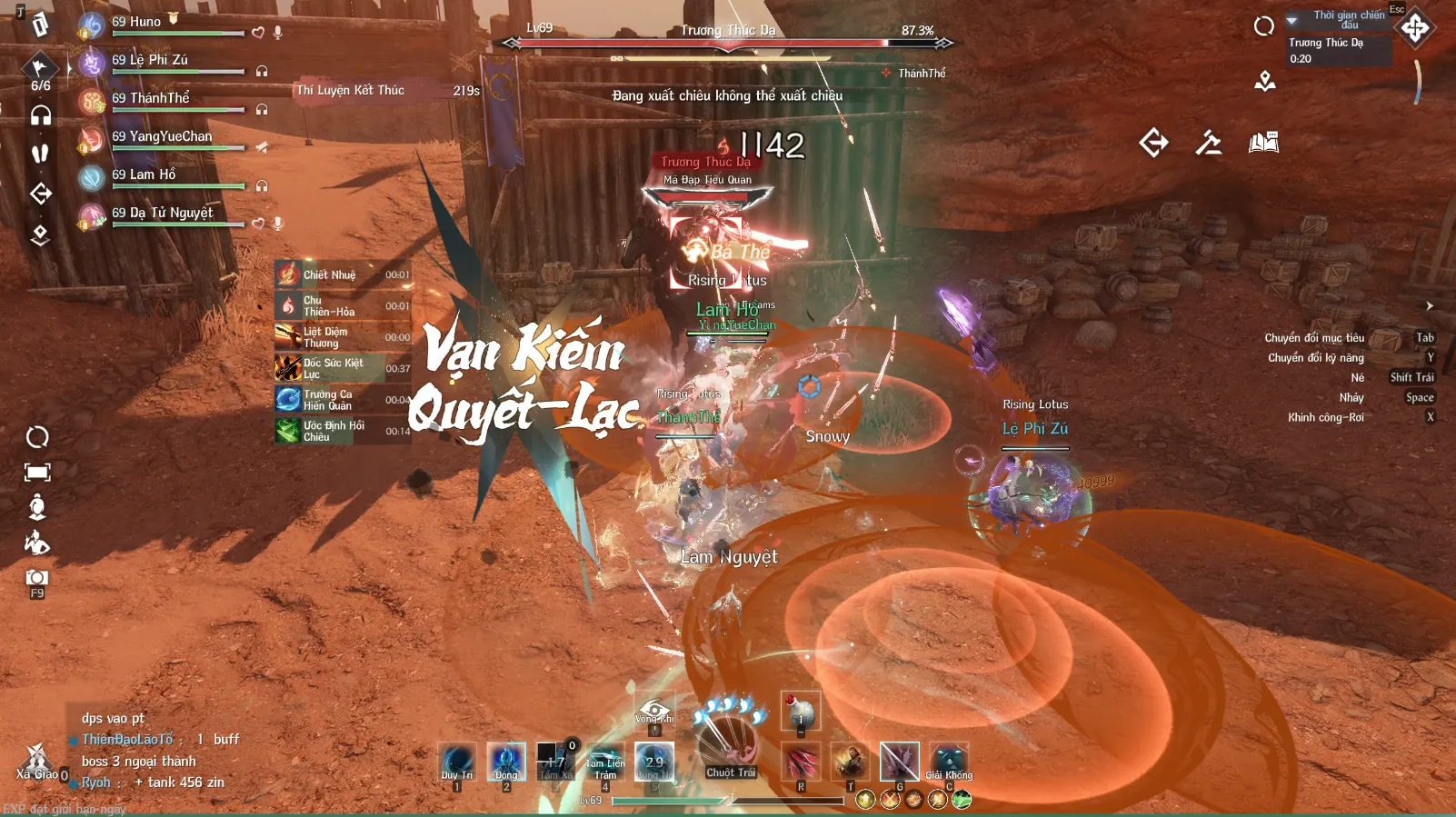This screenshot has height=817, width=1456.
Task: Collapse the Thời gian chiến đấu panel
Action: [1291, 20]
